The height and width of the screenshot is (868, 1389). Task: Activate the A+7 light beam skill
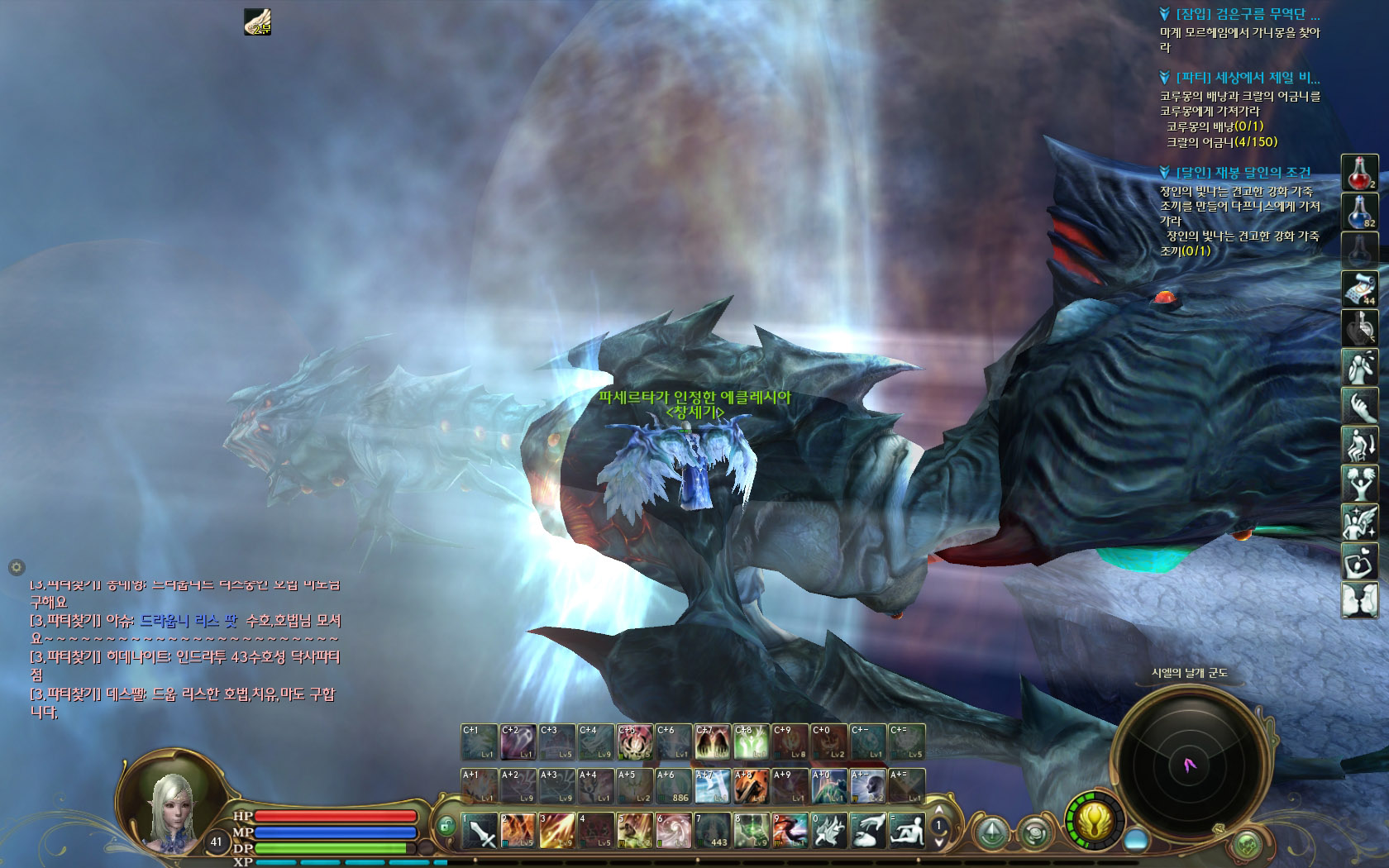coord(712,786)
